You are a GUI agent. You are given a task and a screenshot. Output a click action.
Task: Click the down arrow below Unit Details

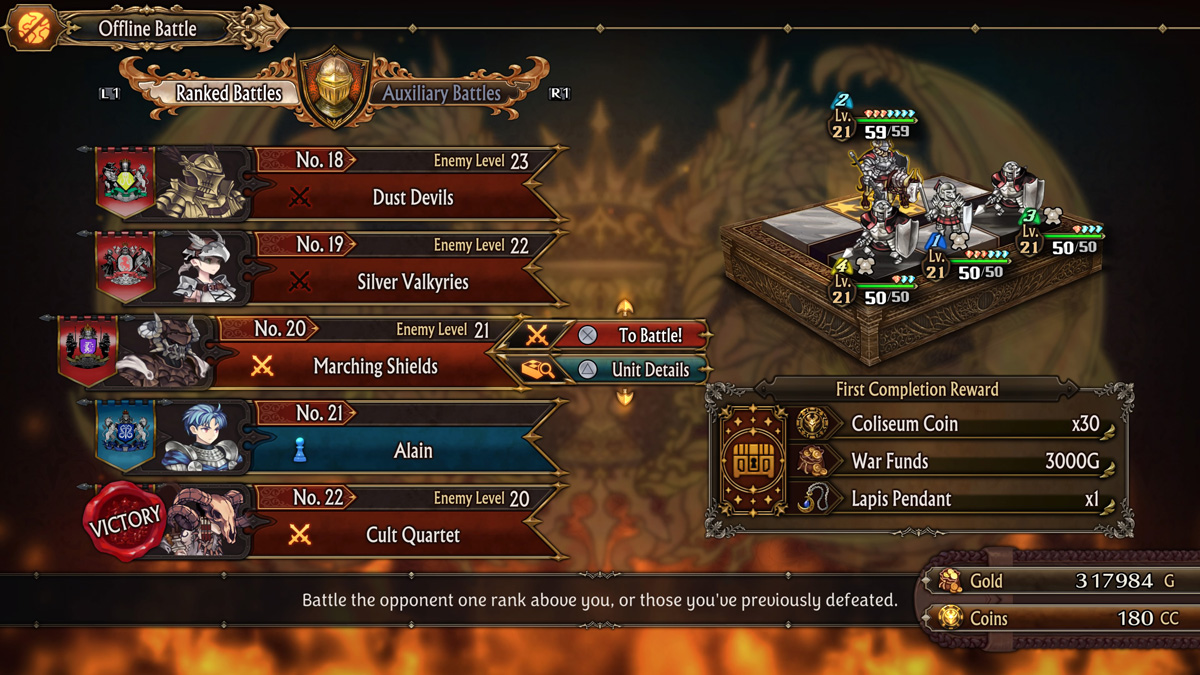[x=625, y=398]
